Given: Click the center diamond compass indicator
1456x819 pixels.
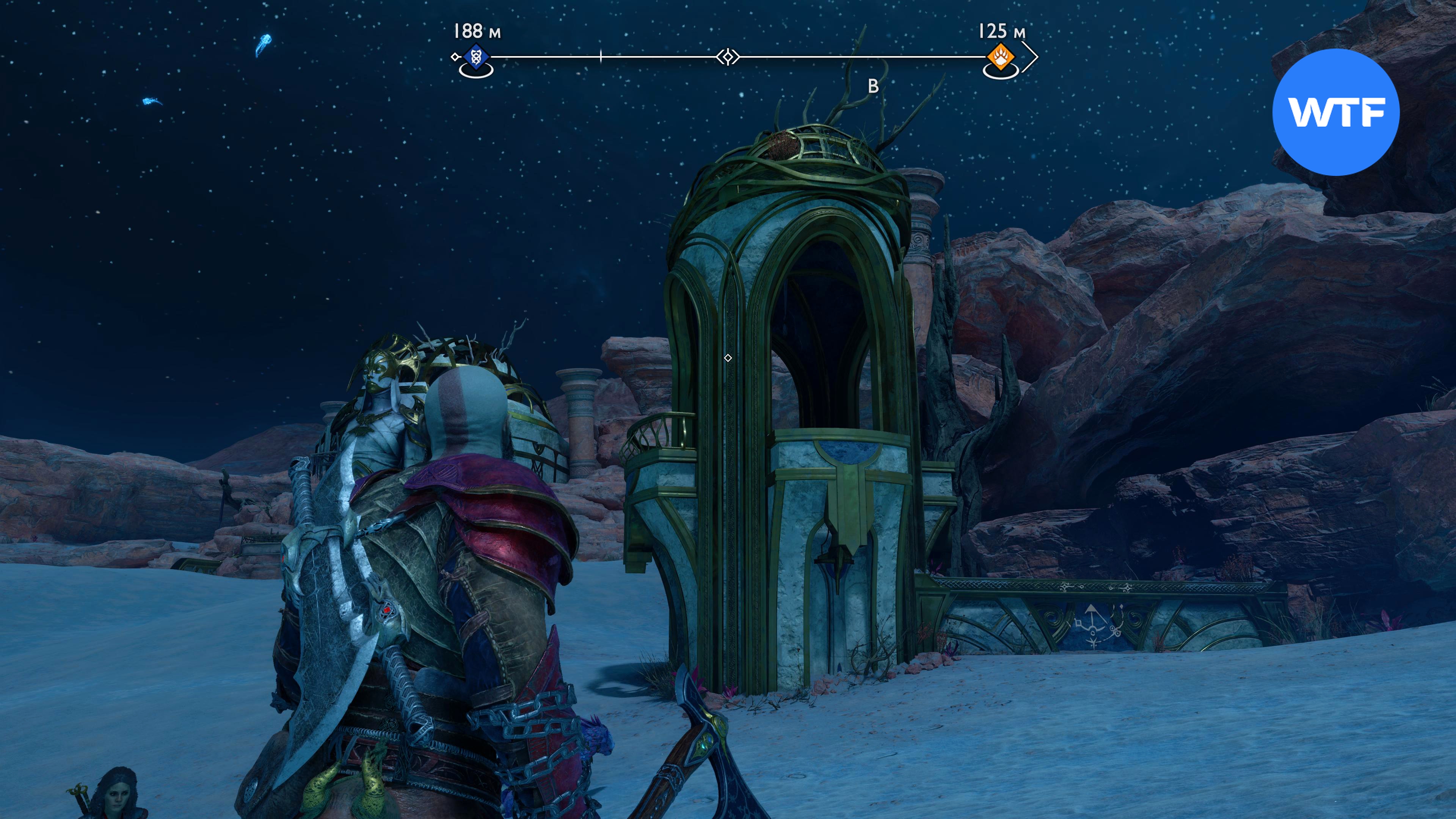Looking at the screenshot, I should coord(728,57).
